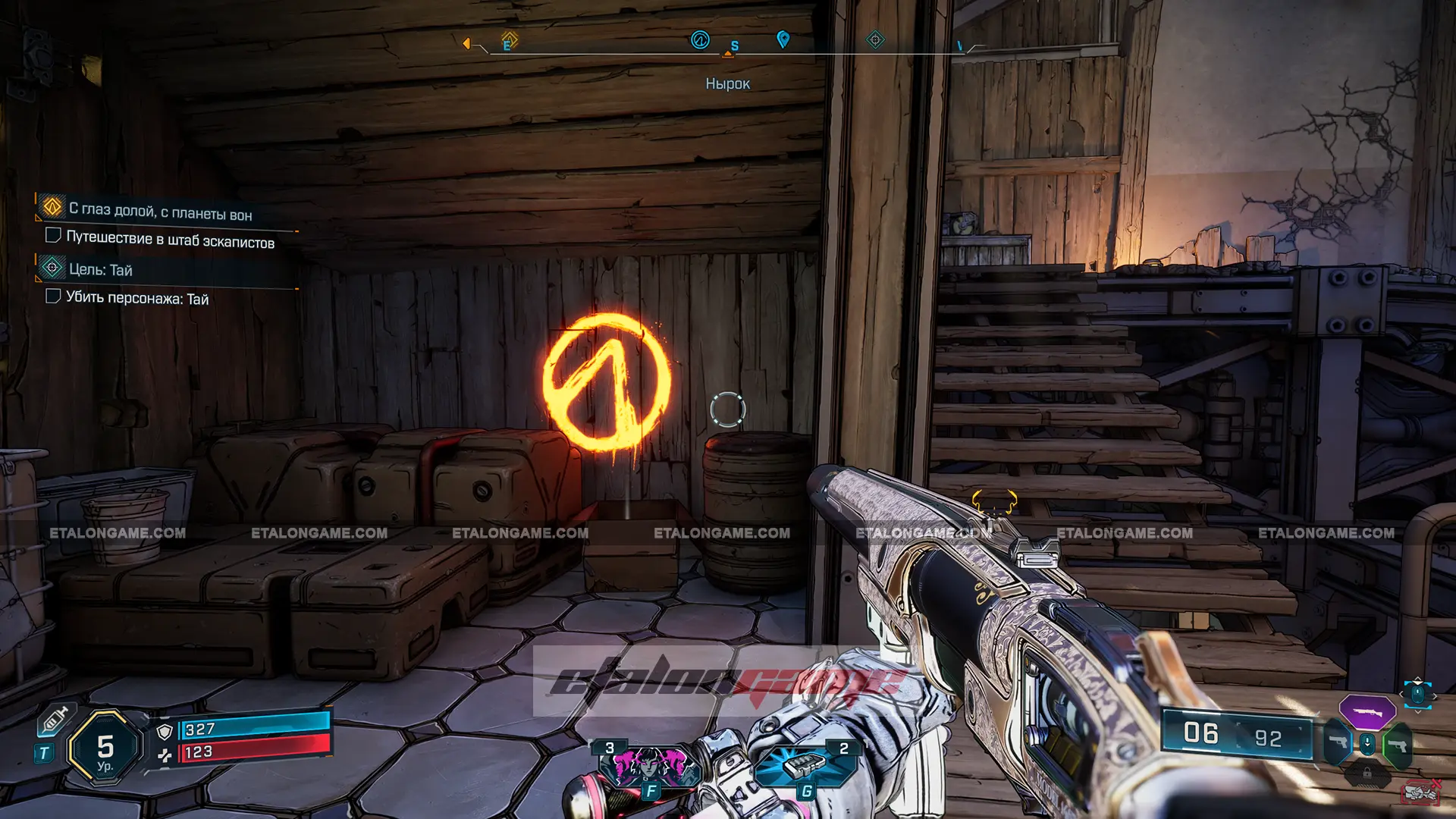Screen dimensions: 1456x819
Task: Open the side quest 'Цель: Тай'
Action: click(100, 269)
